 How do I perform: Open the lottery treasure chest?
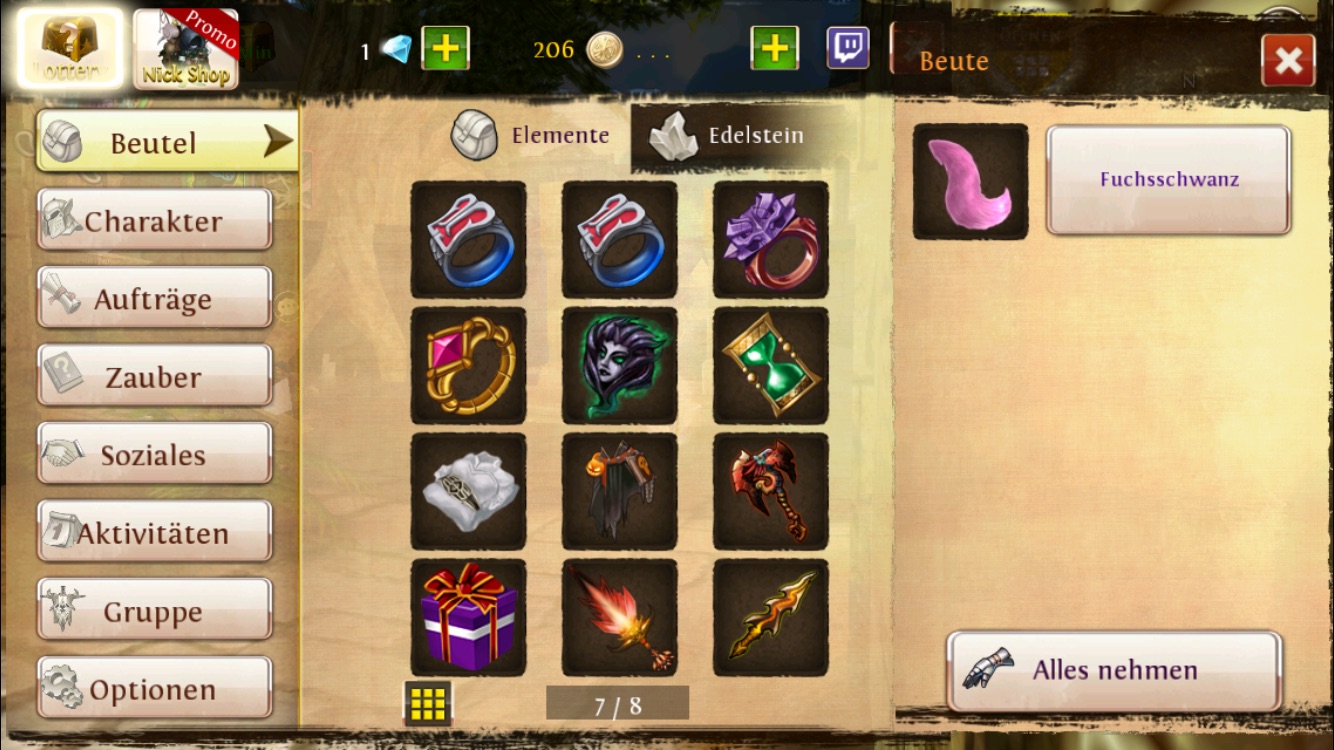tap(70, 48)
